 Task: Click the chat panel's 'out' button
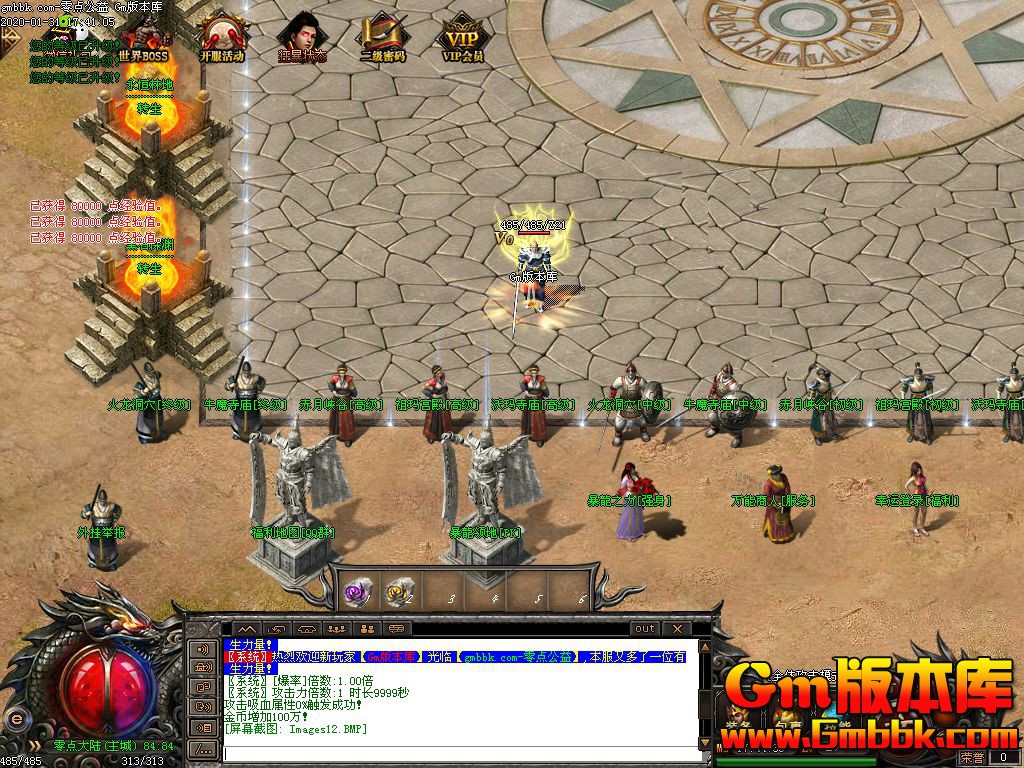coord(645,629)
